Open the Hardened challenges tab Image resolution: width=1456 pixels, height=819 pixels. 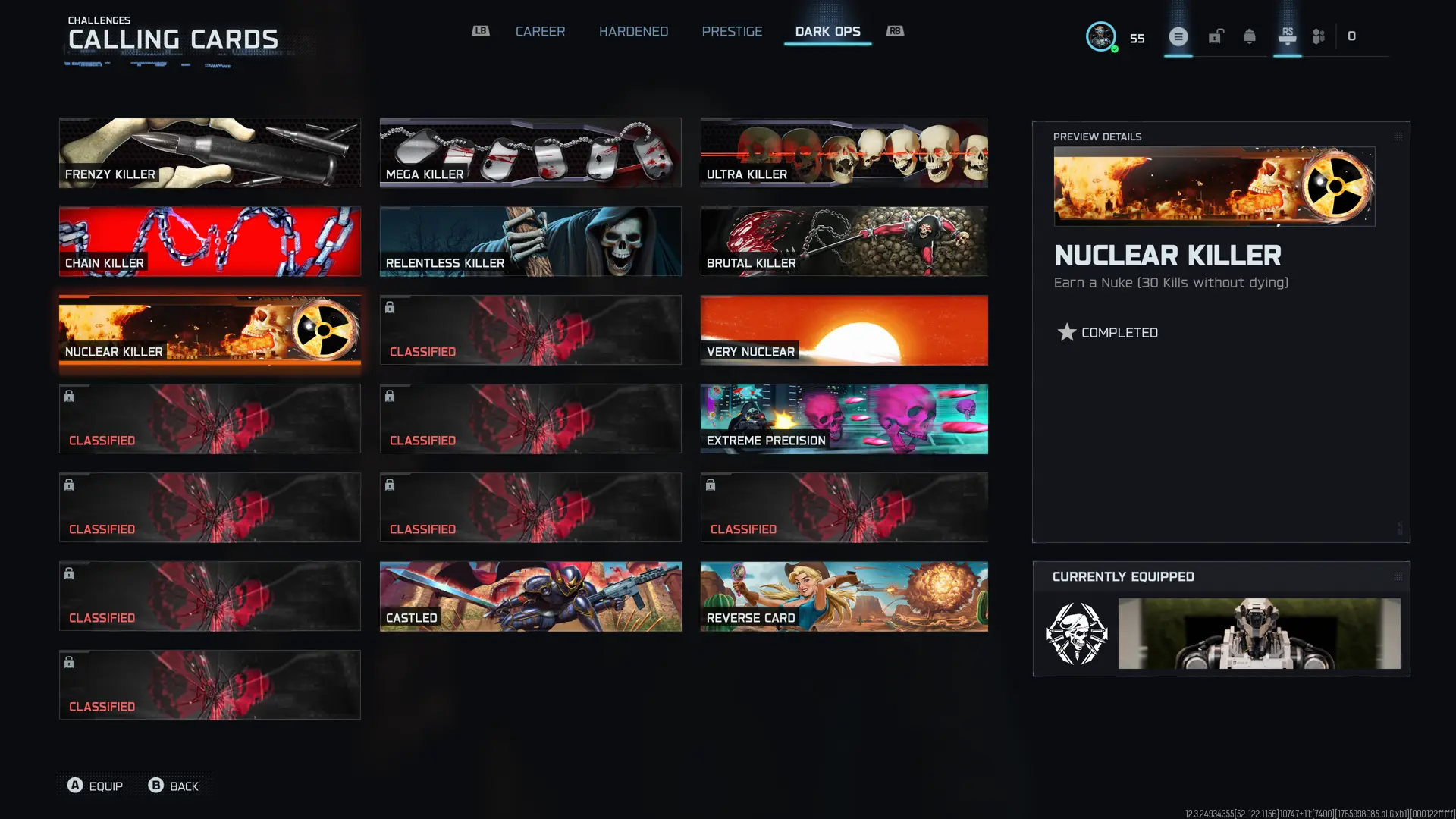(633, 31)
